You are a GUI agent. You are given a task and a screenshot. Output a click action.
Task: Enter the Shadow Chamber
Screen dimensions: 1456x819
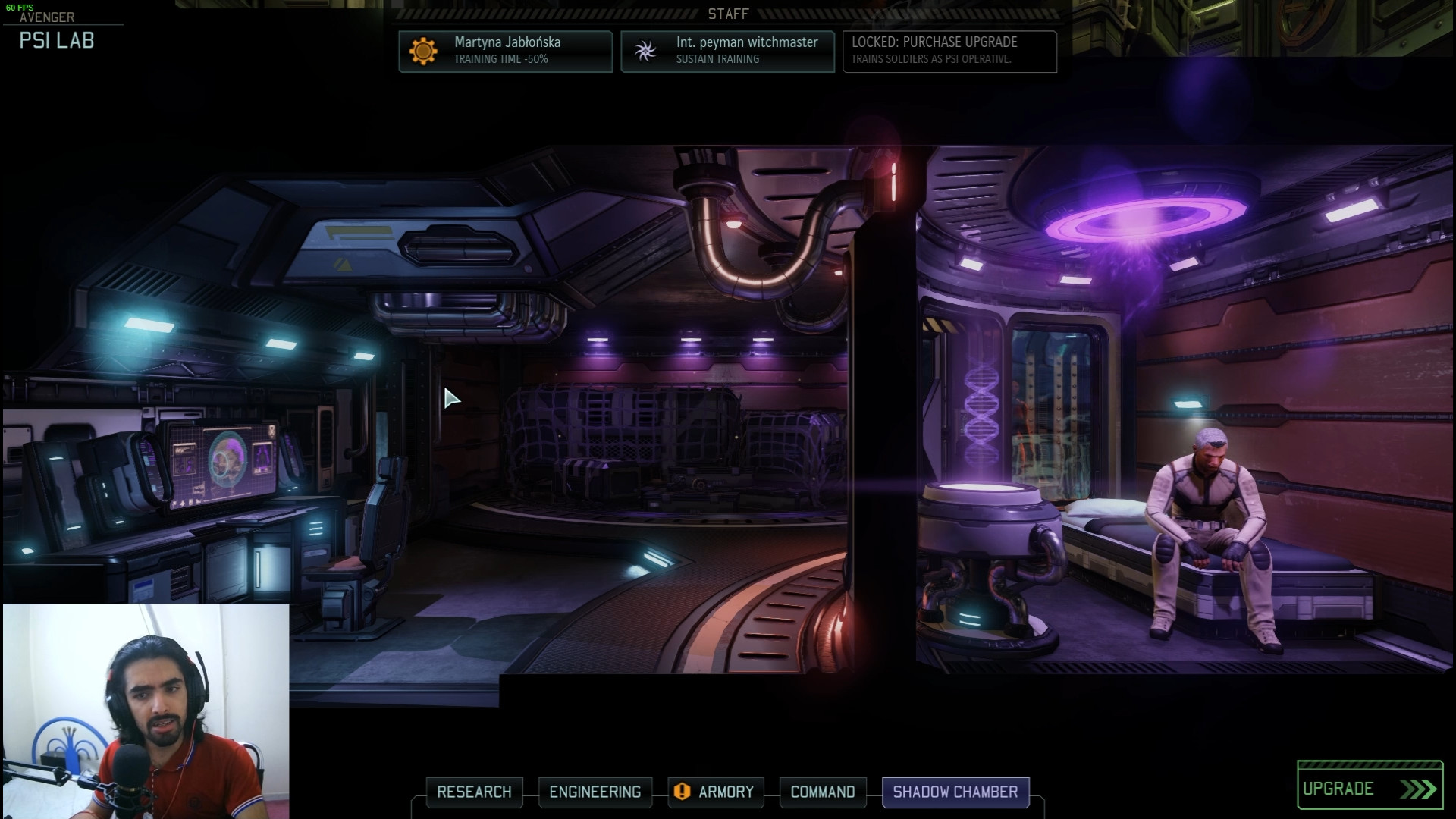point(955,792)
